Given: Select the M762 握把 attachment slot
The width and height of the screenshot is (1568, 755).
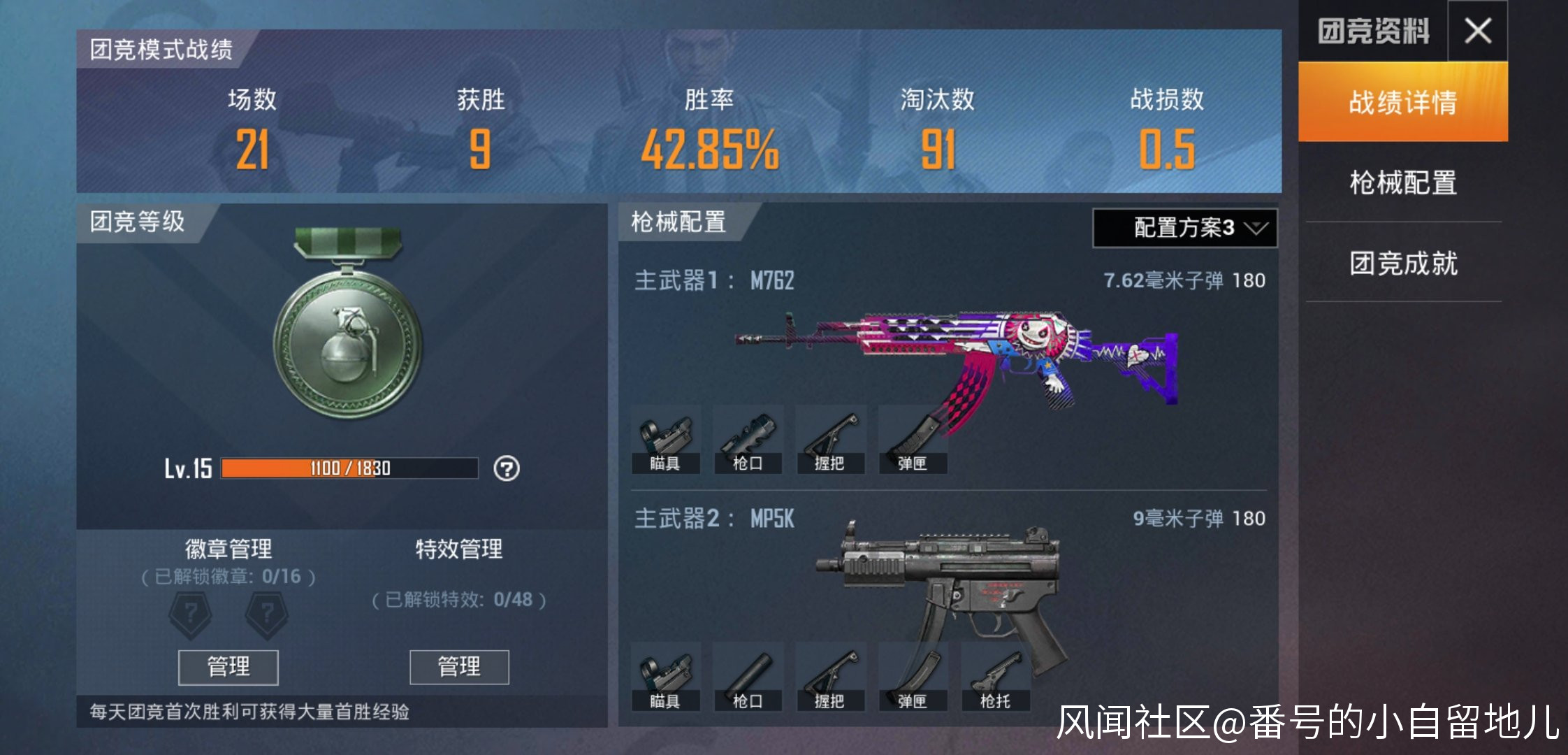Looking at the screenshot, I should point(830,440).
